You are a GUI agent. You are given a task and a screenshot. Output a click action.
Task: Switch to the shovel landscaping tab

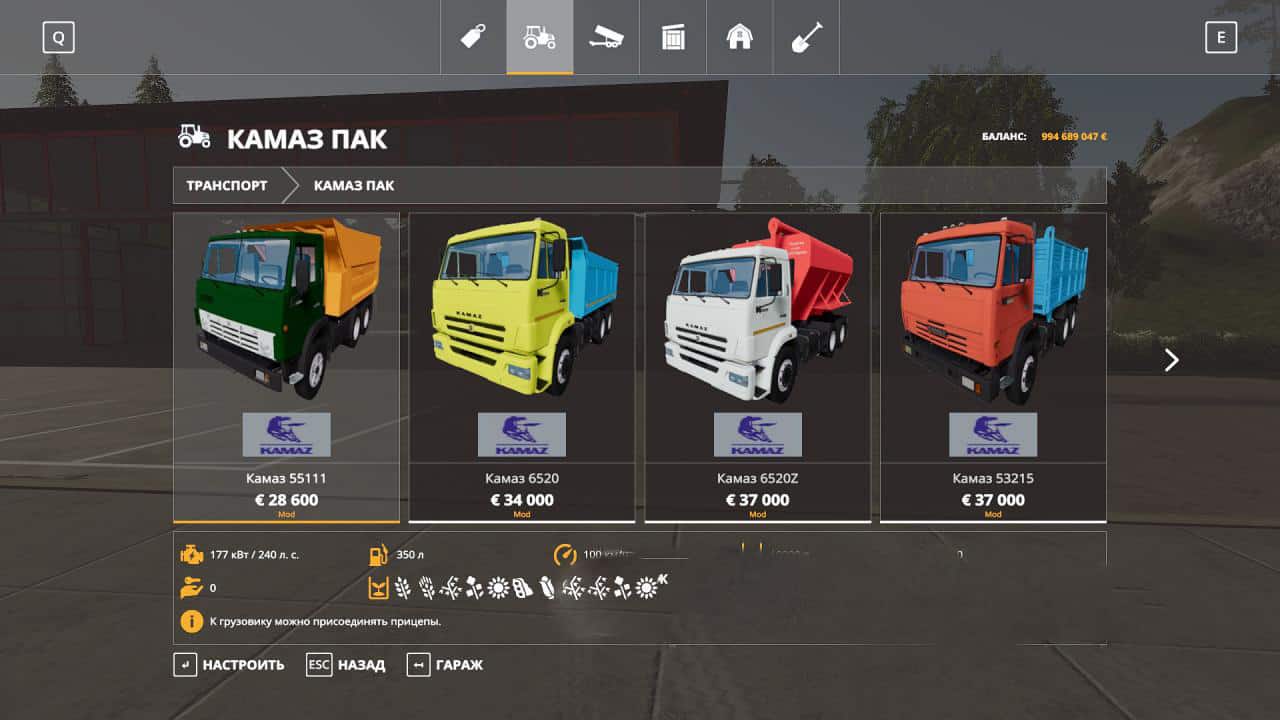(806, 37)
